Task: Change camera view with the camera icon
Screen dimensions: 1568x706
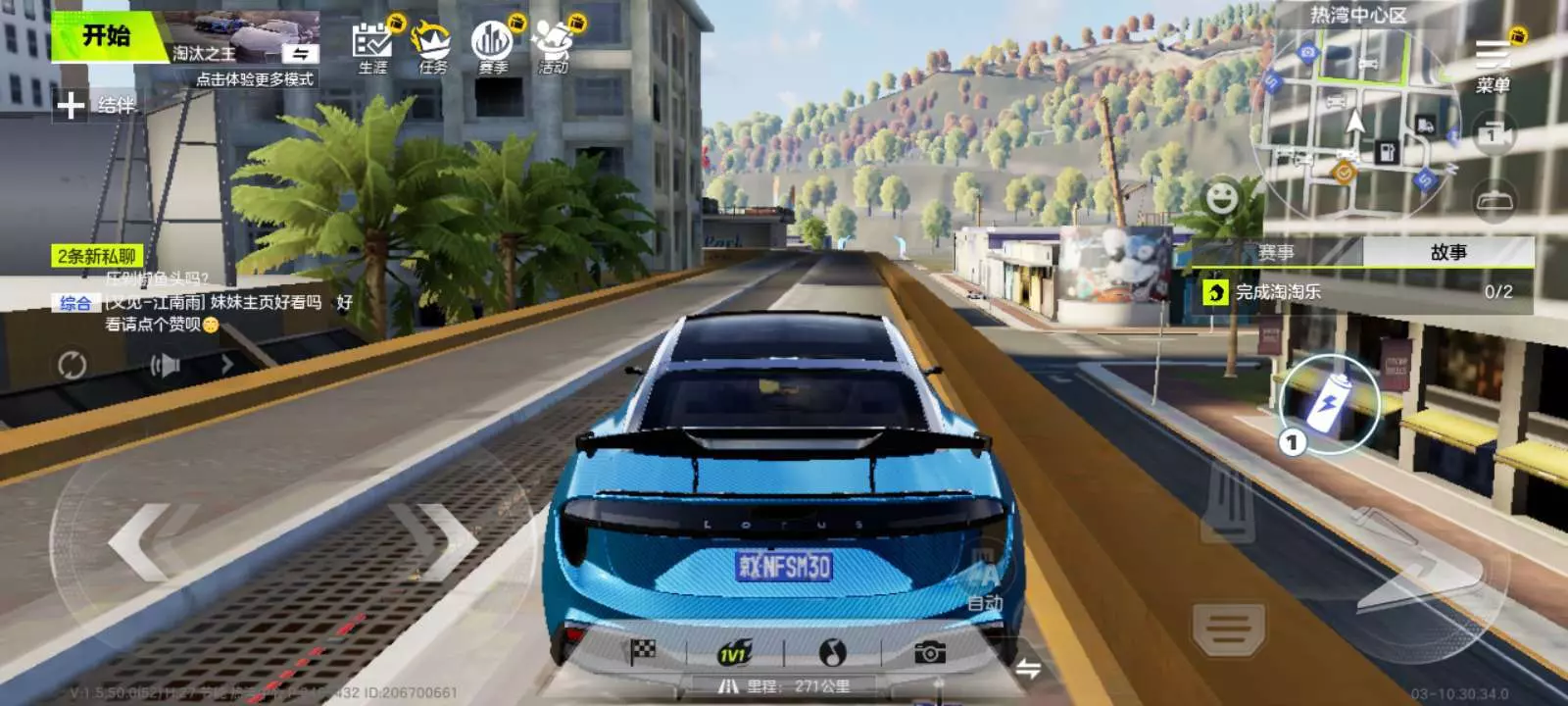Action: [1493, 133]
